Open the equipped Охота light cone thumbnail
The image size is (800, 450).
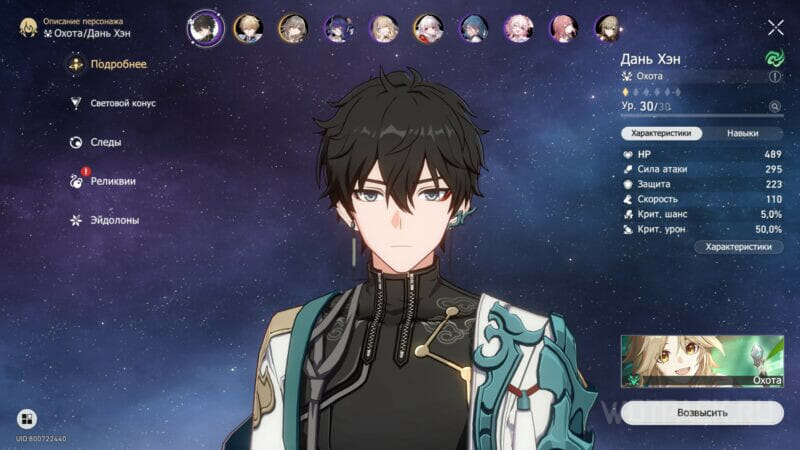click(702, 361)
